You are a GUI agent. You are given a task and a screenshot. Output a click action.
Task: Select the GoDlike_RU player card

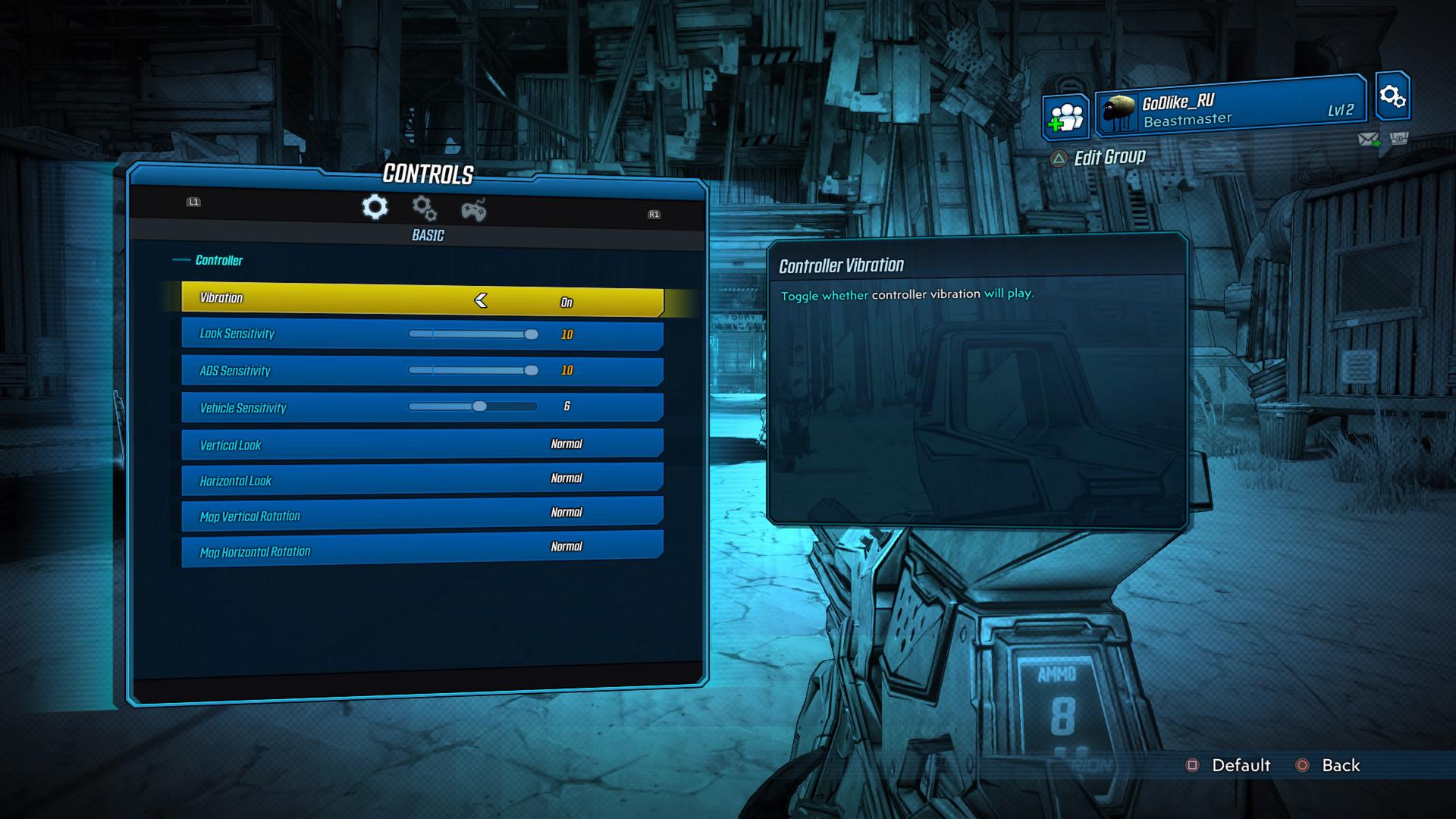click(x=1230, y=107)
